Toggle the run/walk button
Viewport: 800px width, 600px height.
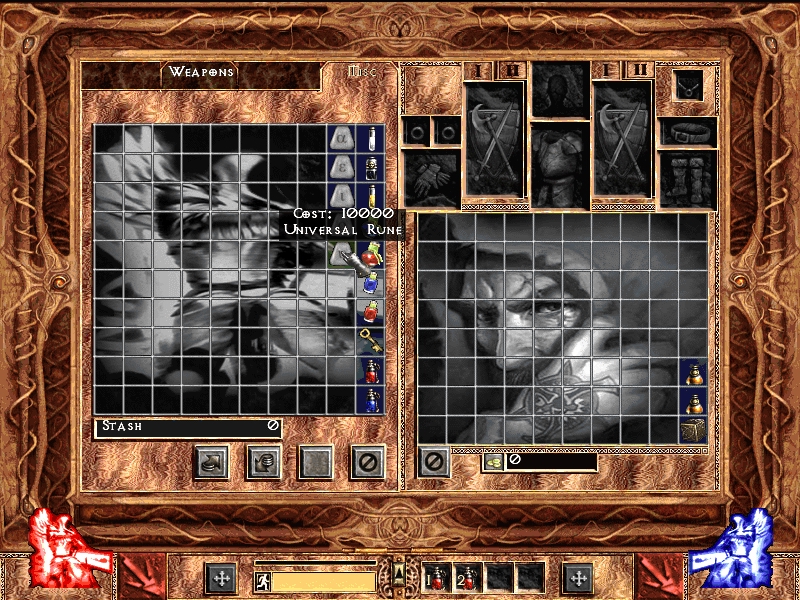point(259,579)
